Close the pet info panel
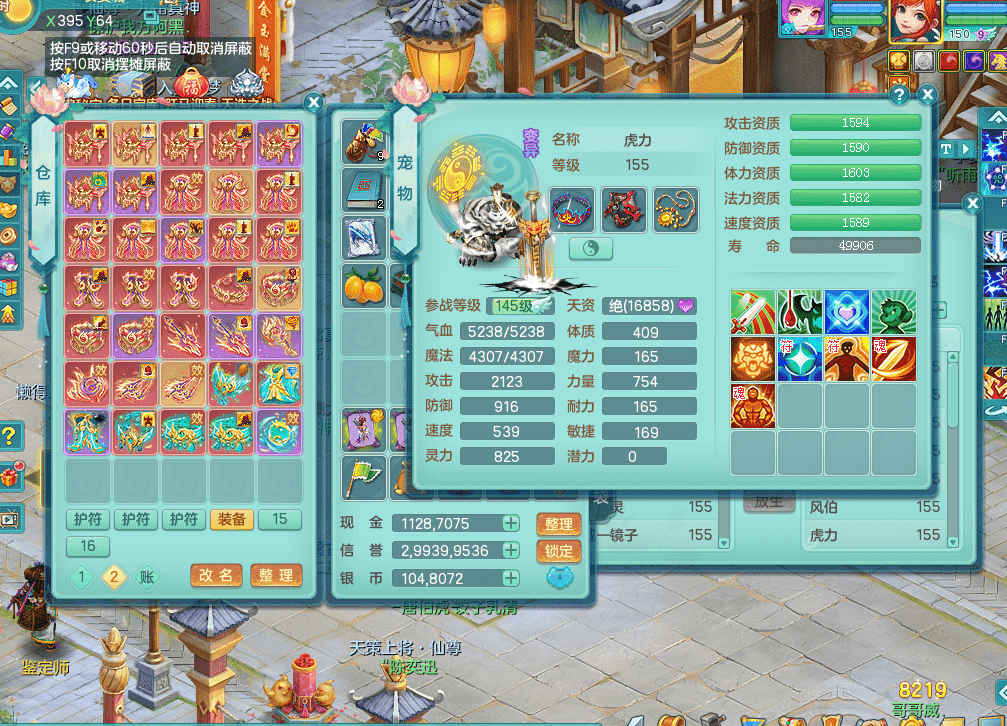The height and width of the screenshot is (726, 1007). tap(927, 95)
